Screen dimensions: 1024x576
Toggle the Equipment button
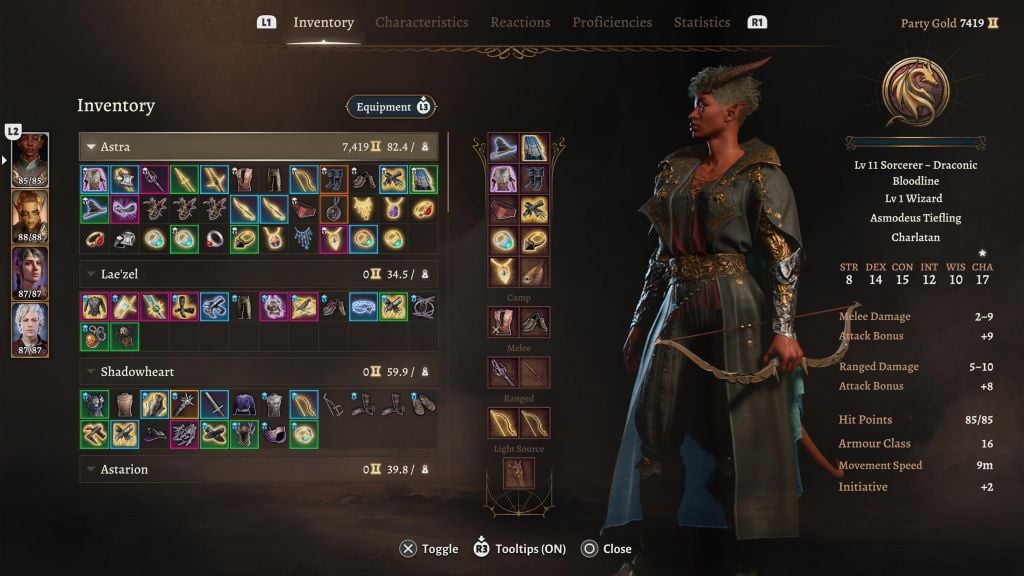391,107
